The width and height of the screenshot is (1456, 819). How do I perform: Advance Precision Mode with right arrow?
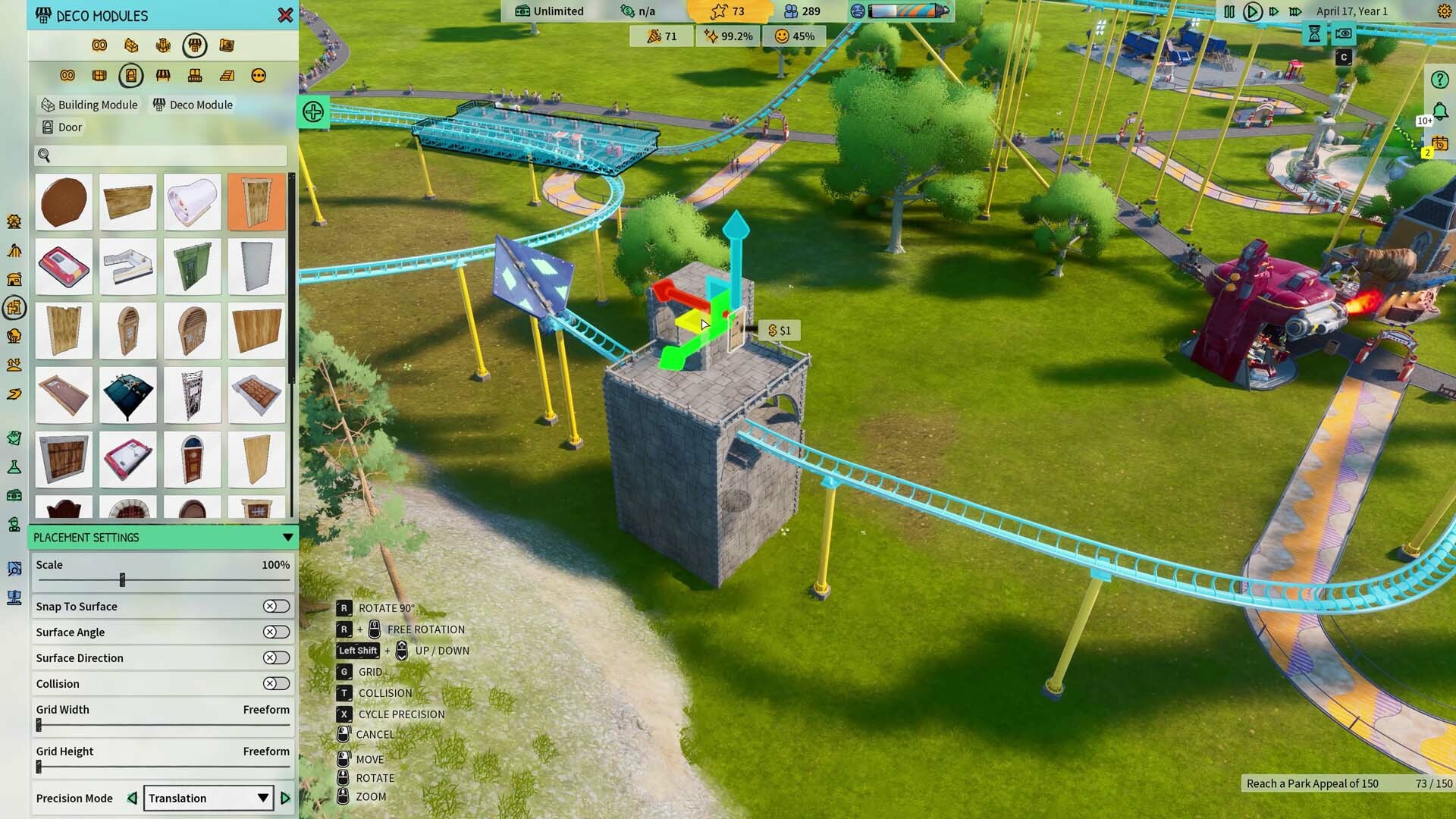[286, 798]
